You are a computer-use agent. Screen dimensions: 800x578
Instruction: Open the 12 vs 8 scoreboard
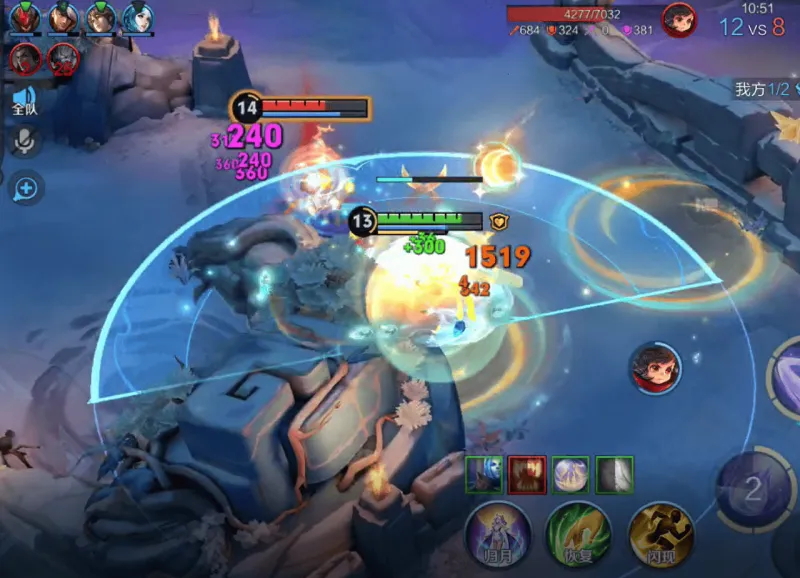coord(751,27)
